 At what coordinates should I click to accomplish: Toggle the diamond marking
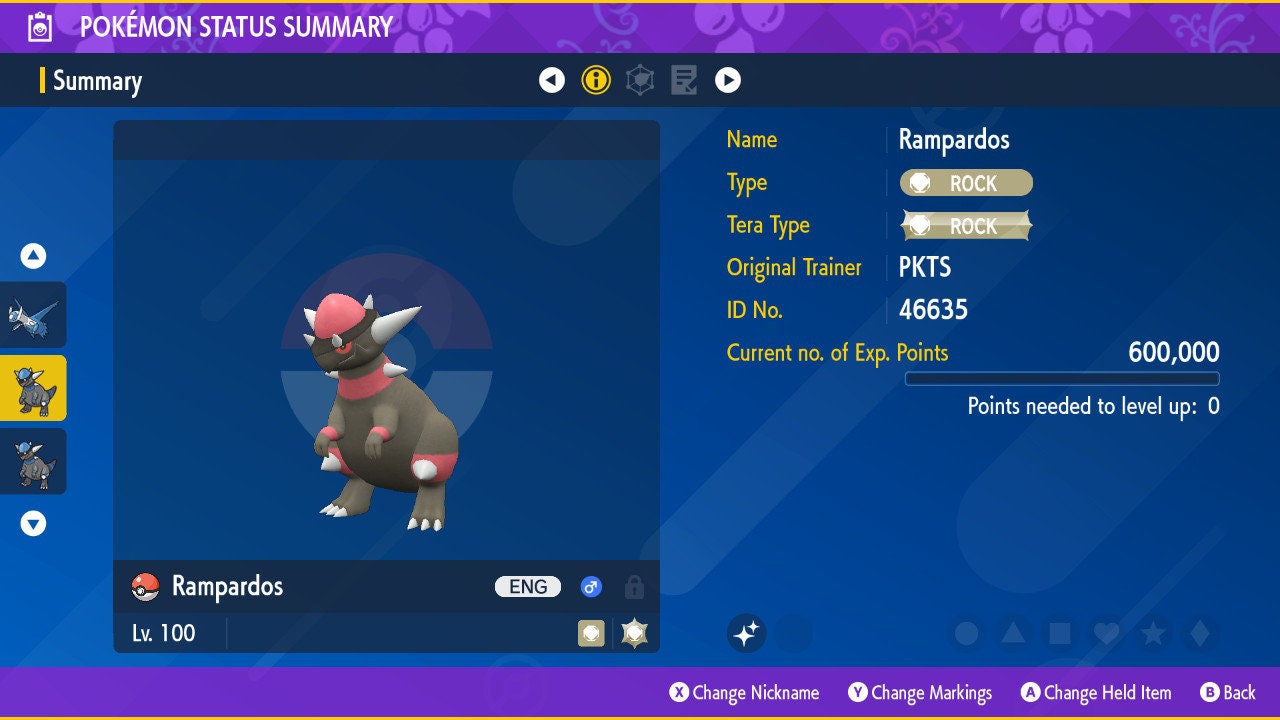coord(1199,633)
